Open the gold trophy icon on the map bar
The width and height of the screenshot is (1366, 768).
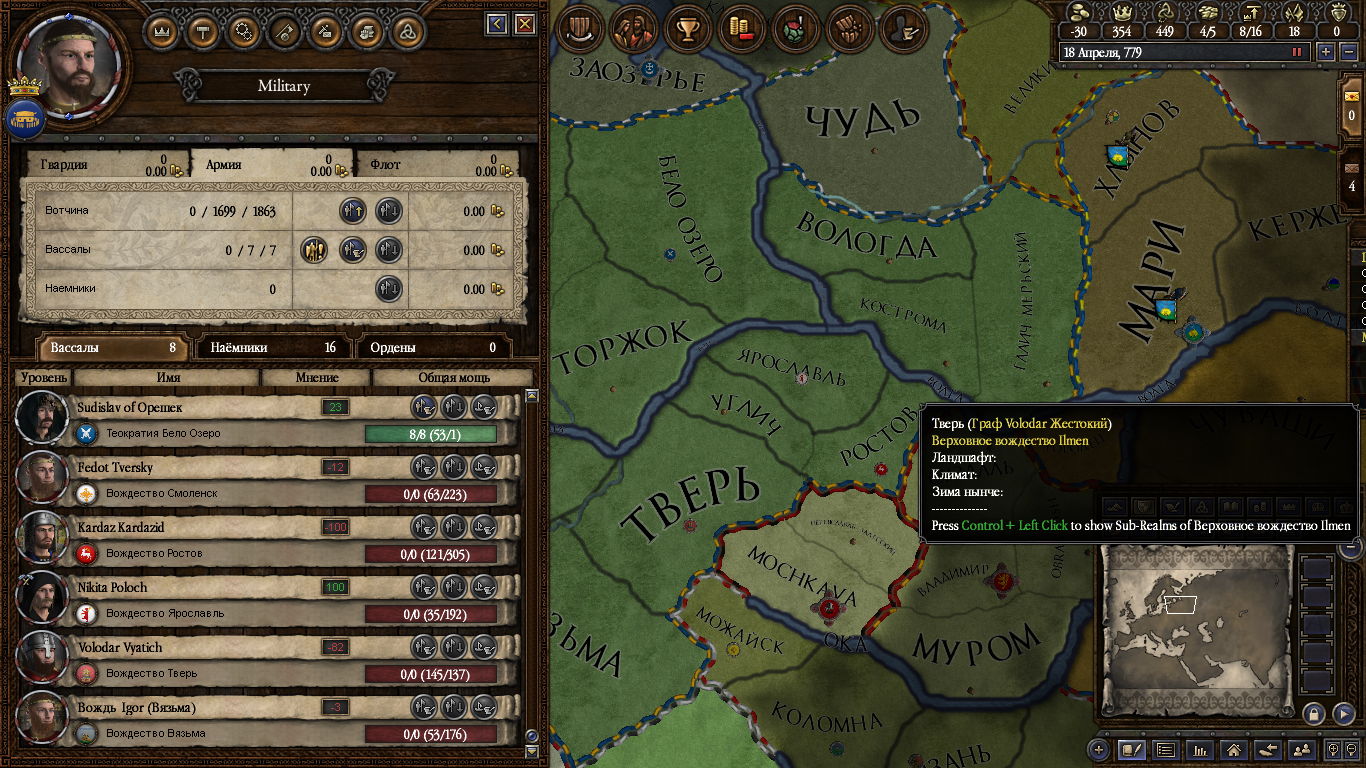click(687, 28)
